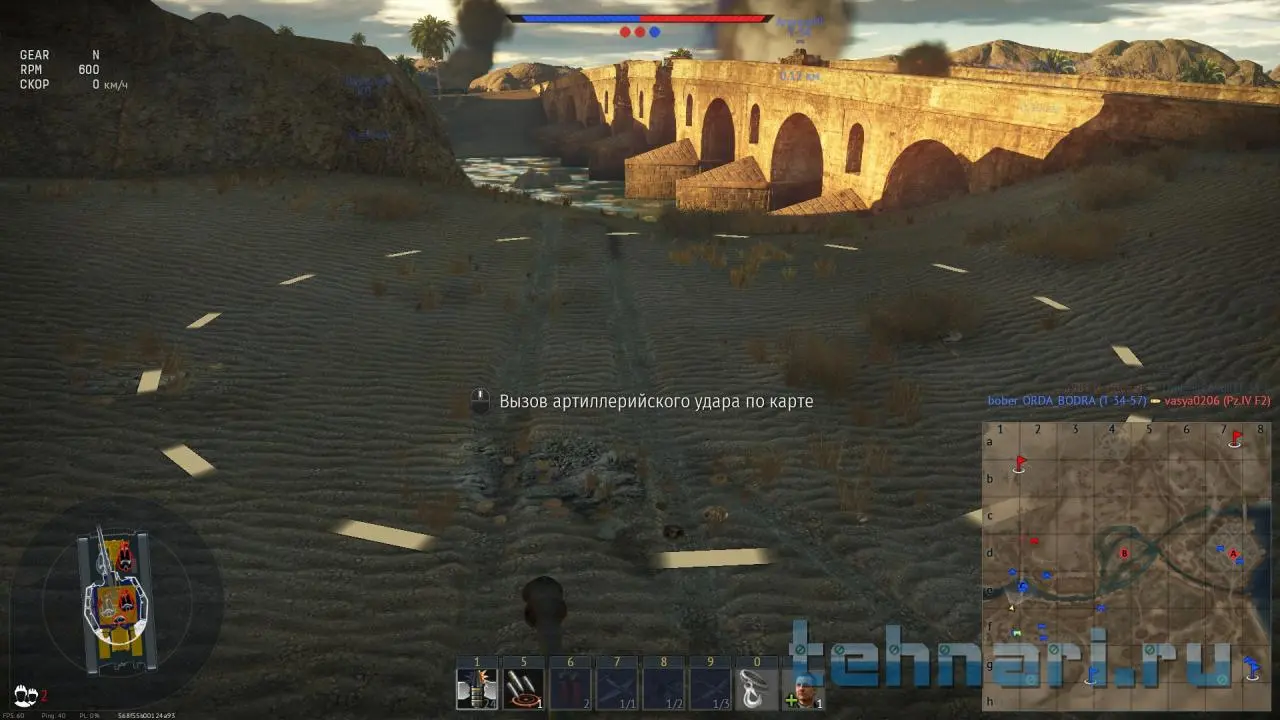Image resolution: width=1280 pixels, height=720 pixels.
Task: Open the tactical minimap
Action: pyautogui.click(x=1126, y=566)
